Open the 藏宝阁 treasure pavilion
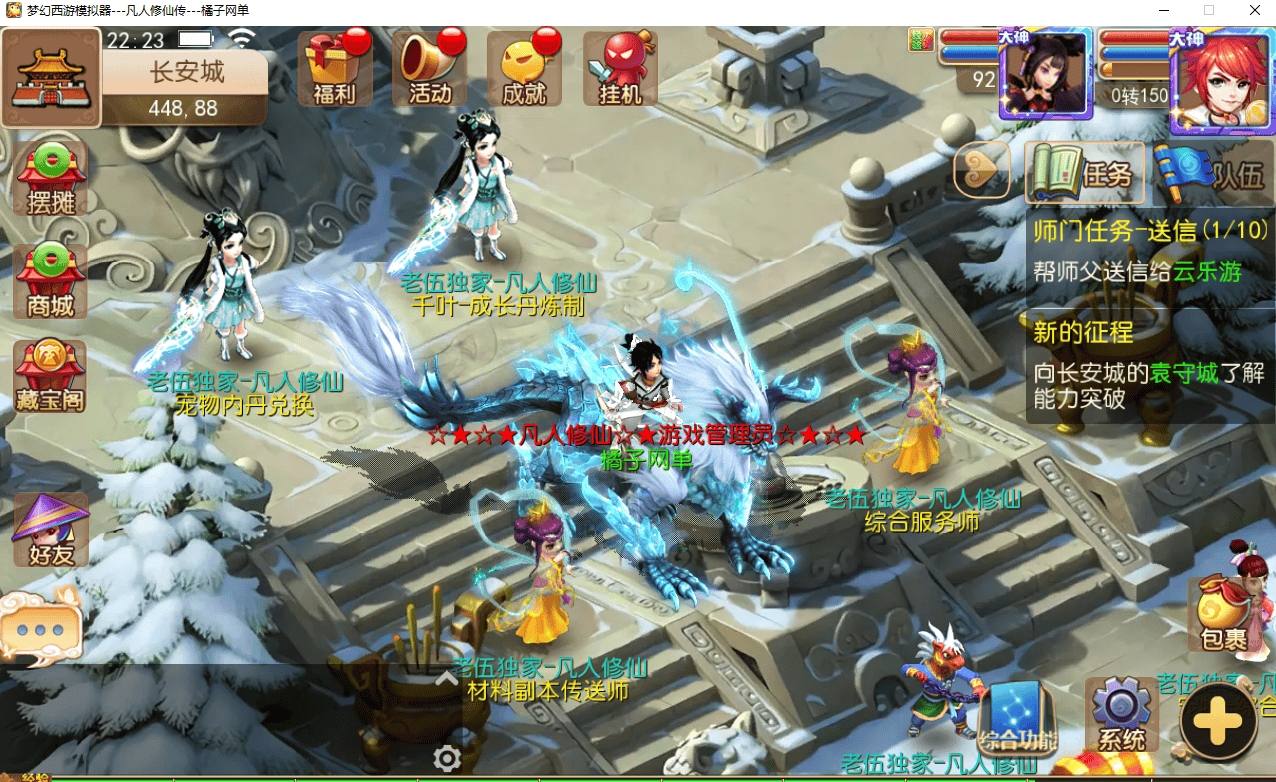The height and width of the screenshot is (782, 1276). [50, 378]
